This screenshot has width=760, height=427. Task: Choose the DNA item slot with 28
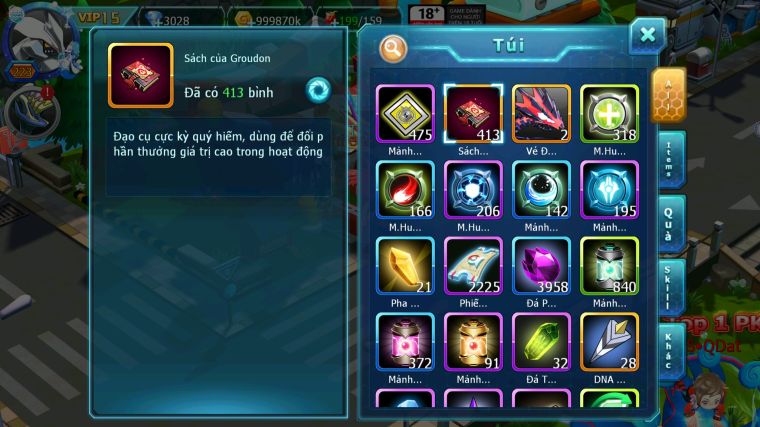[609, 342]
